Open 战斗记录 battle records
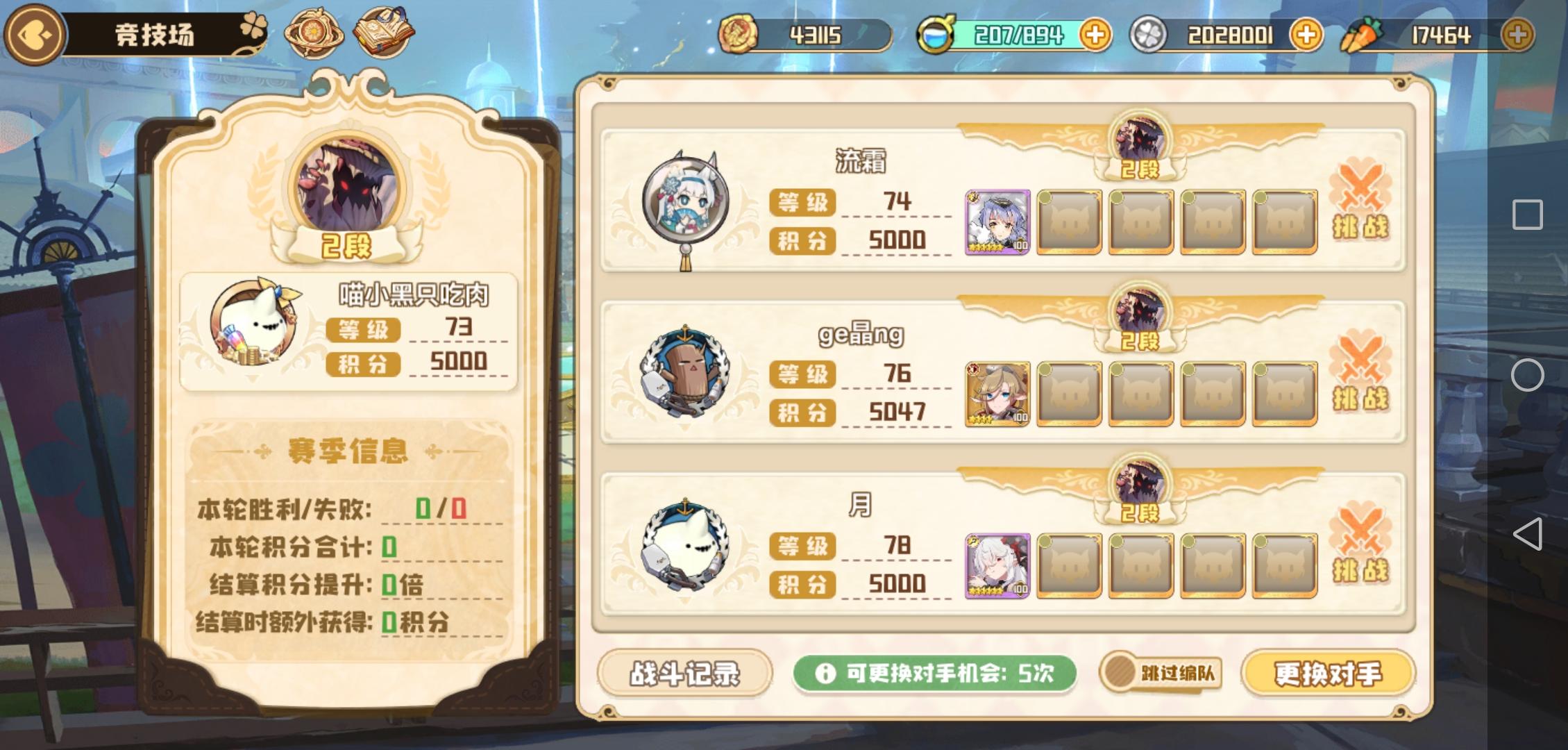The width and height of the screenshot is (1568, 750). coord(688,673)
